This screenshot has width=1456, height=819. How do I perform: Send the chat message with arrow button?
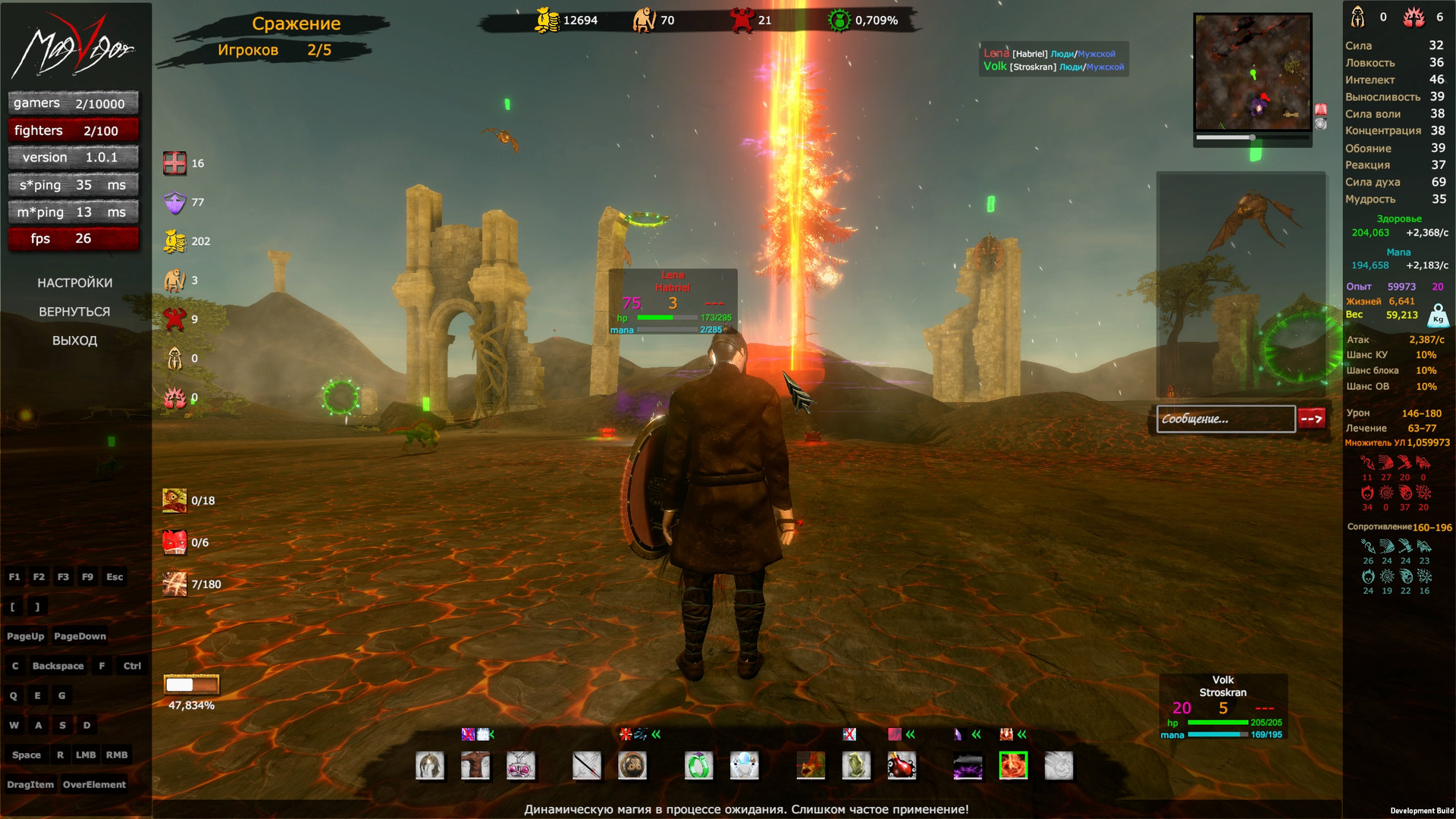point(1312,419)
